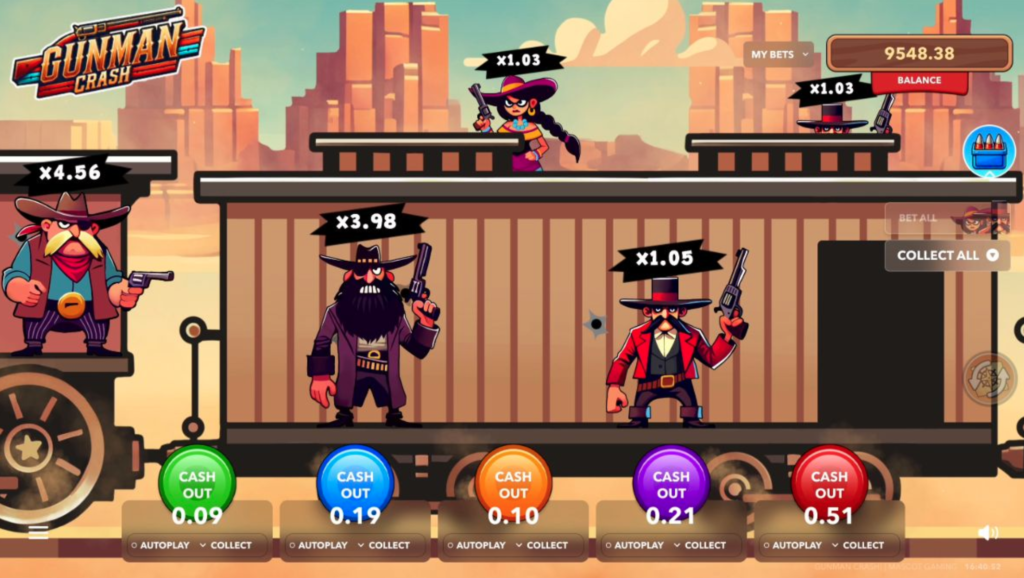Cash out the blue 0.19 bet
The height and width of the screenshot is (578, 1024).
355,484
